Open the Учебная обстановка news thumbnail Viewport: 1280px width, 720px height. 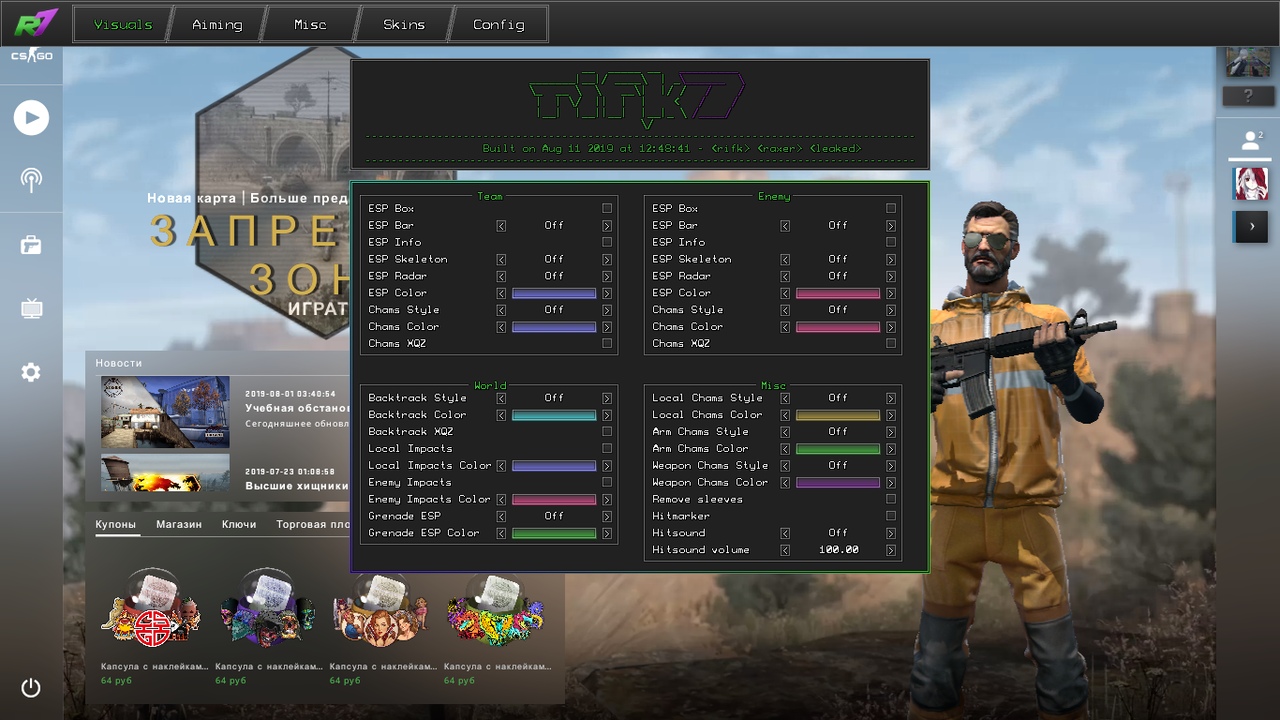tap(165, 411)
